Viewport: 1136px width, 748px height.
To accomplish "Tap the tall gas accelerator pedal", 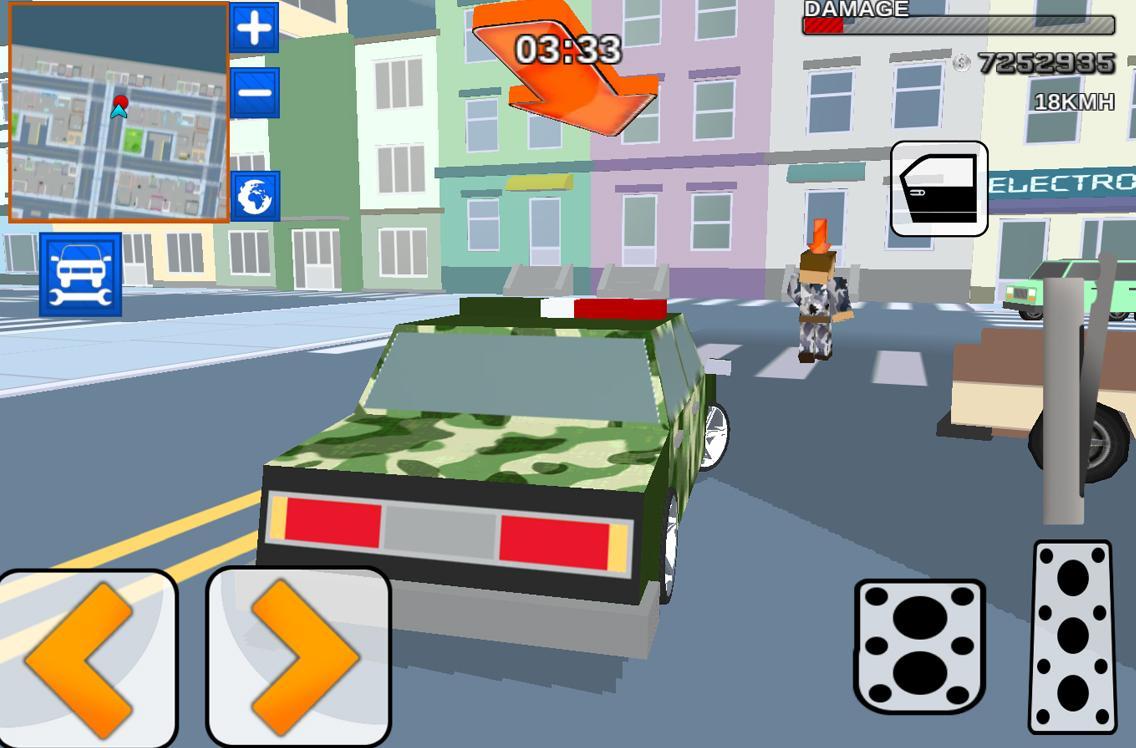I will [x=1072, y=636].
